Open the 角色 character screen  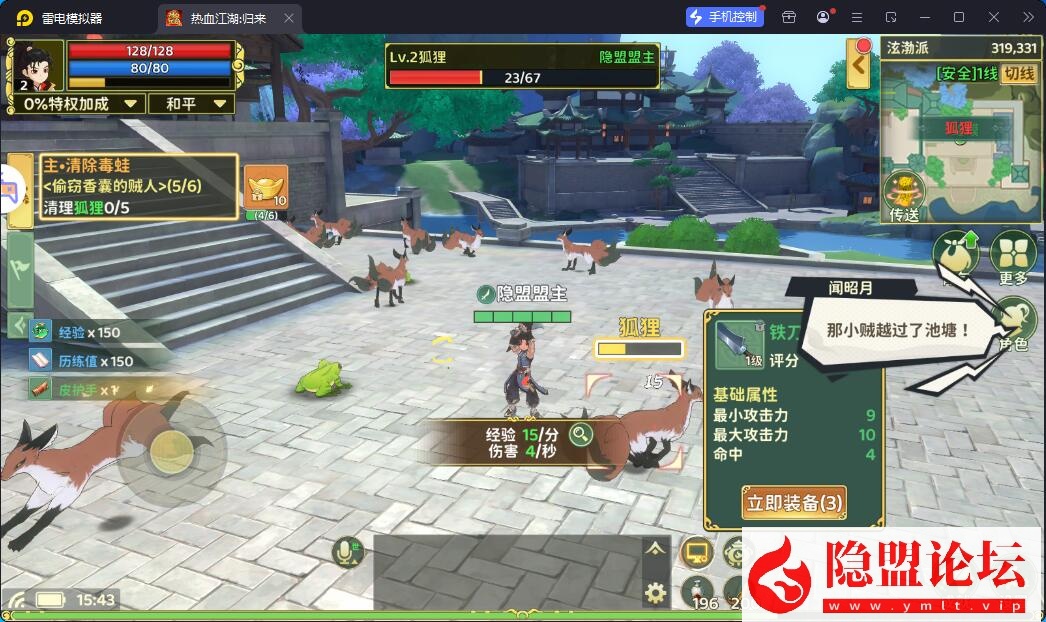[x=1013, y=322]
